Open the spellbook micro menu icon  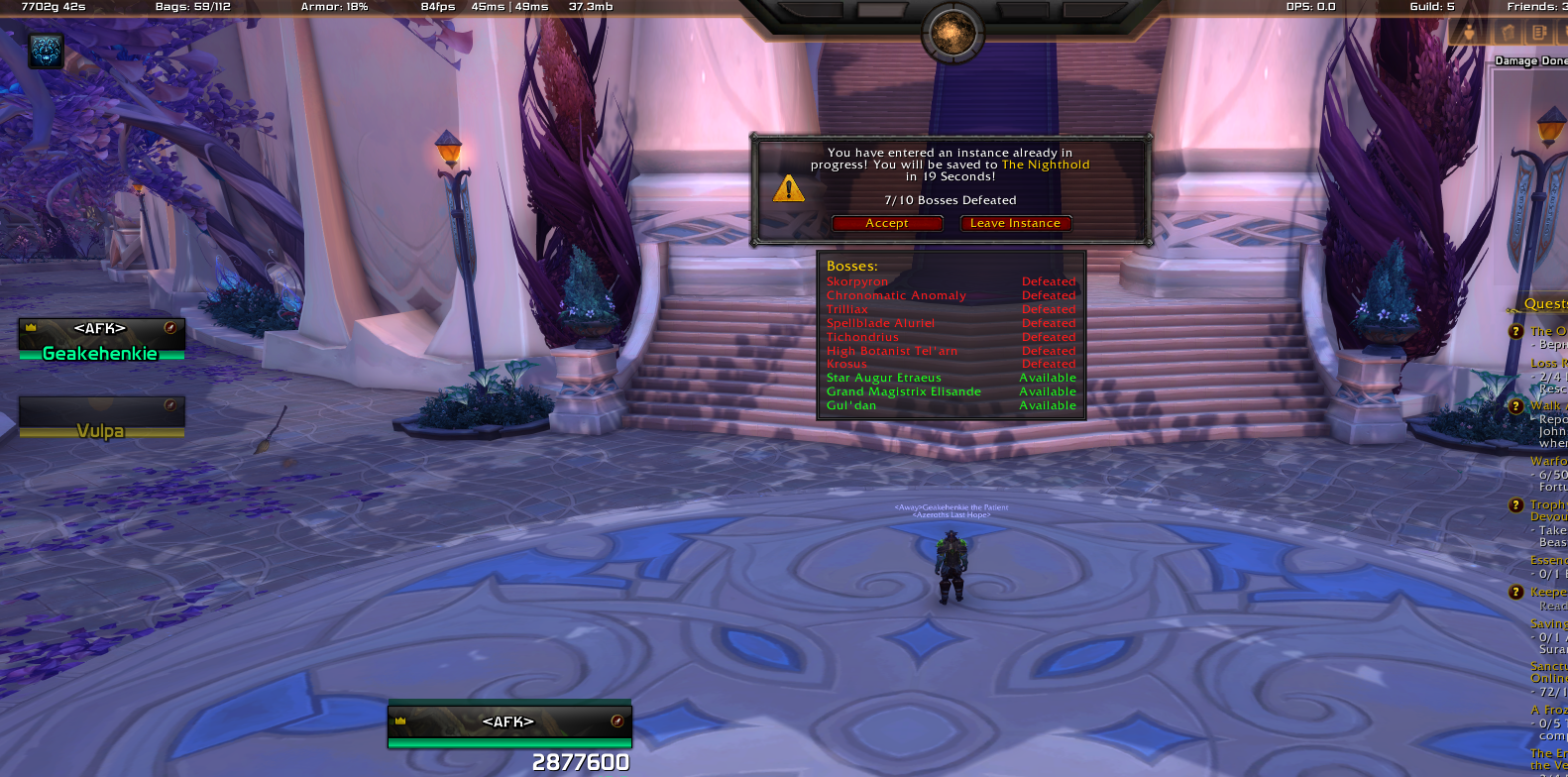[x=1508, y=33]
